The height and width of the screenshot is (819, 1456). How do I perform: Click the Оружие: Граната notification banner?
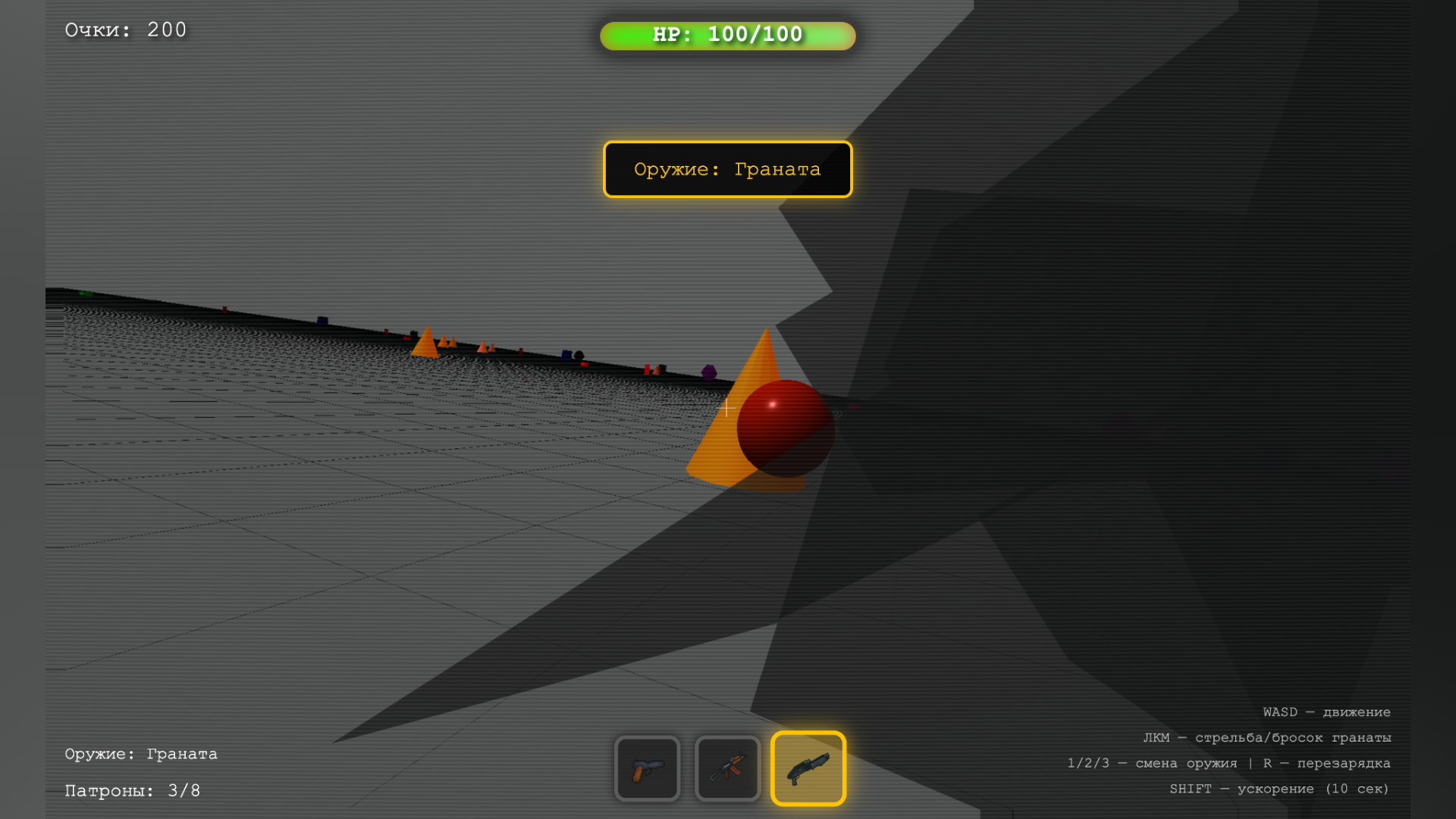coord(726,169)
